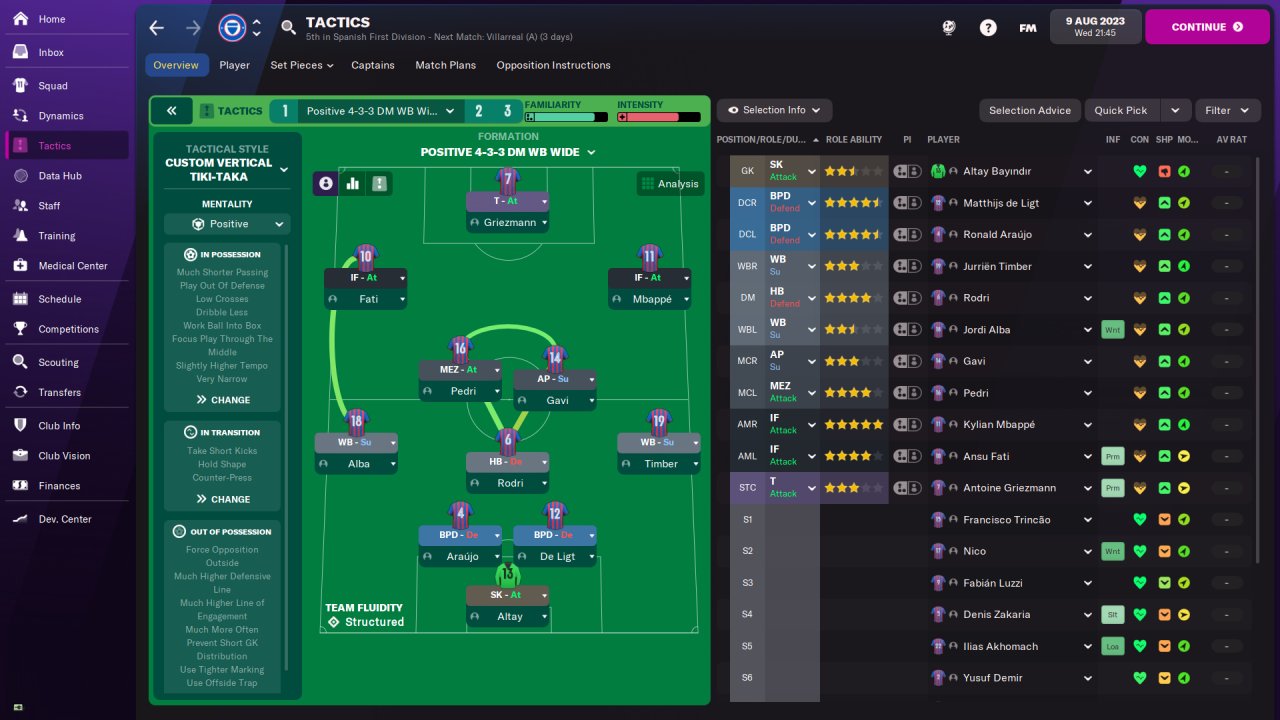Open the Filter dropdown
The height and width of the screenshot is (720, 1280).
[x=1227, y=110]
